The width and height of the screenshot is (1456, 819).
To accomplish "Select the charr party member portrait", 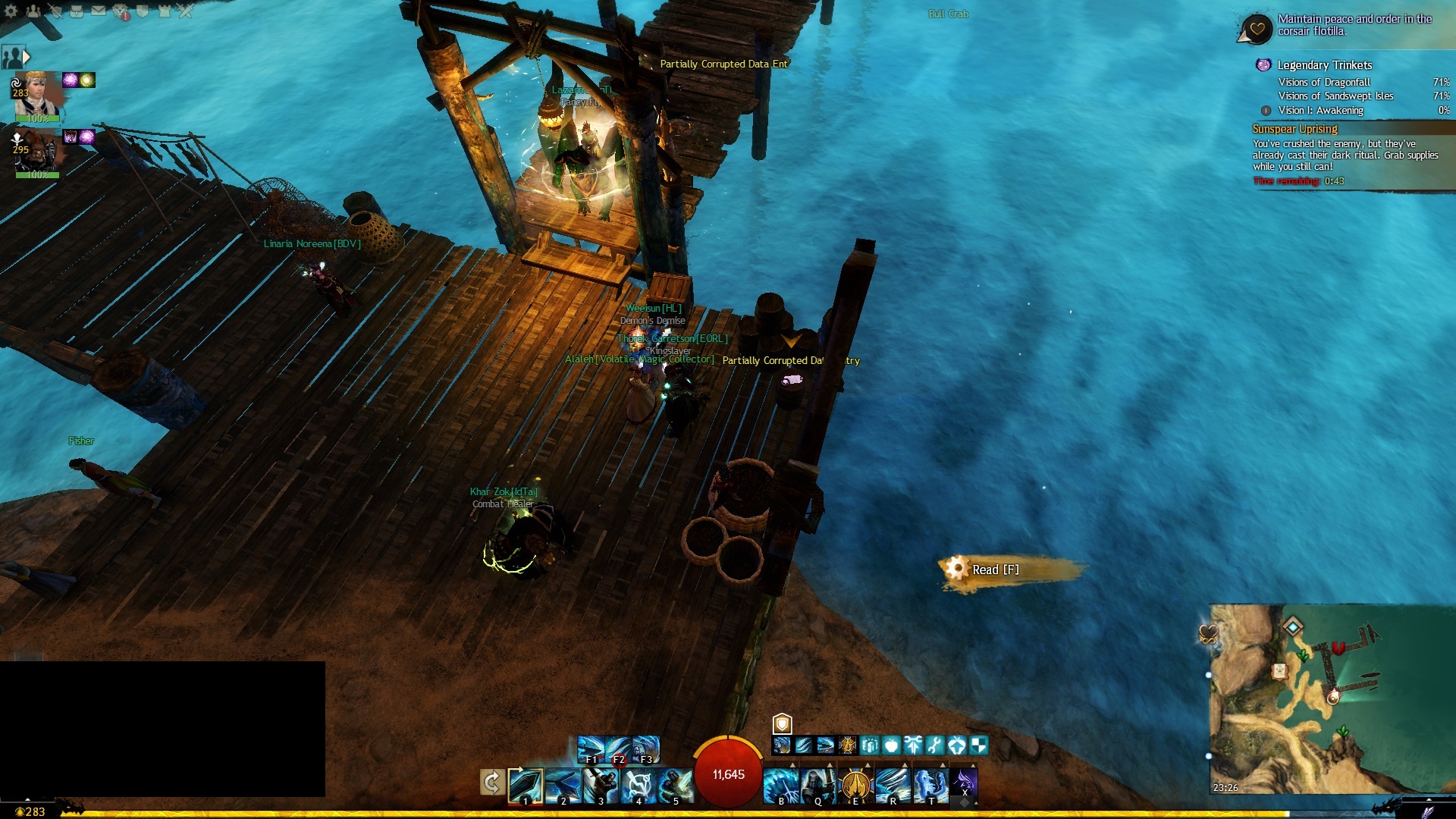I will pyautogui.click(x=36, y=151).
